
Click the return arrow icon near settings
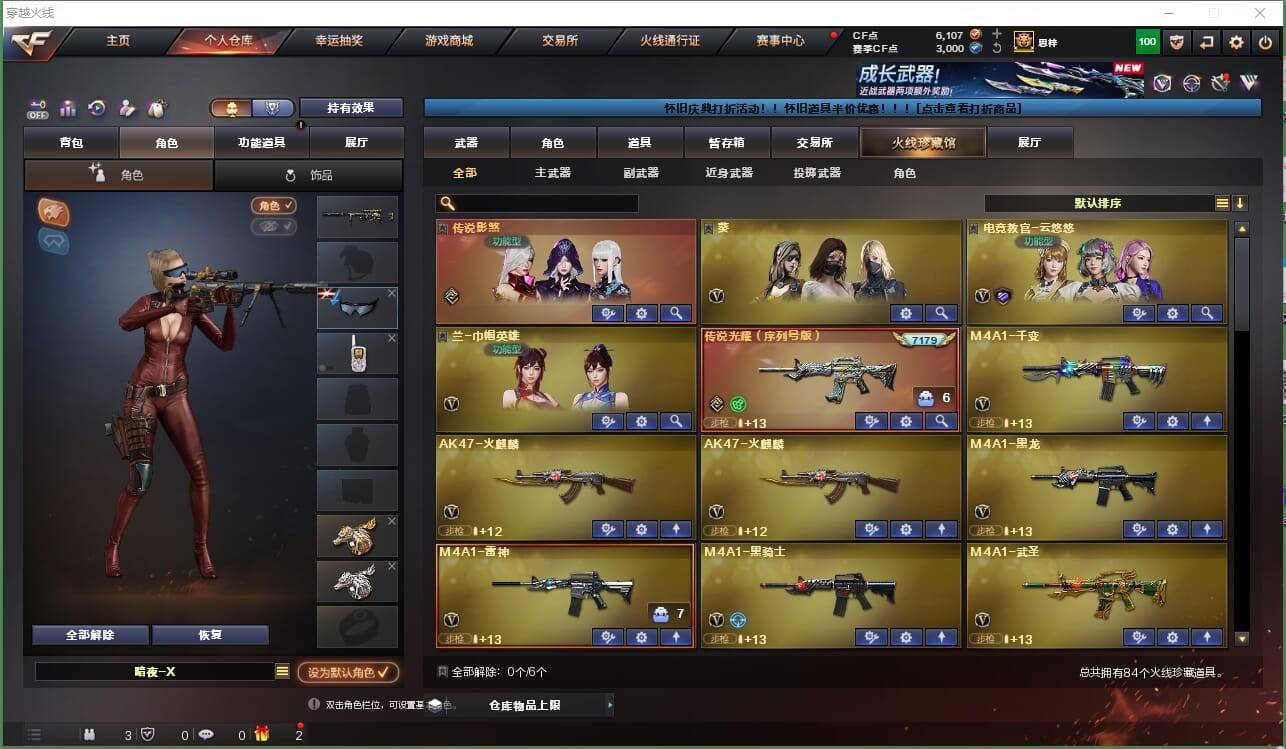coord(1208,42)
